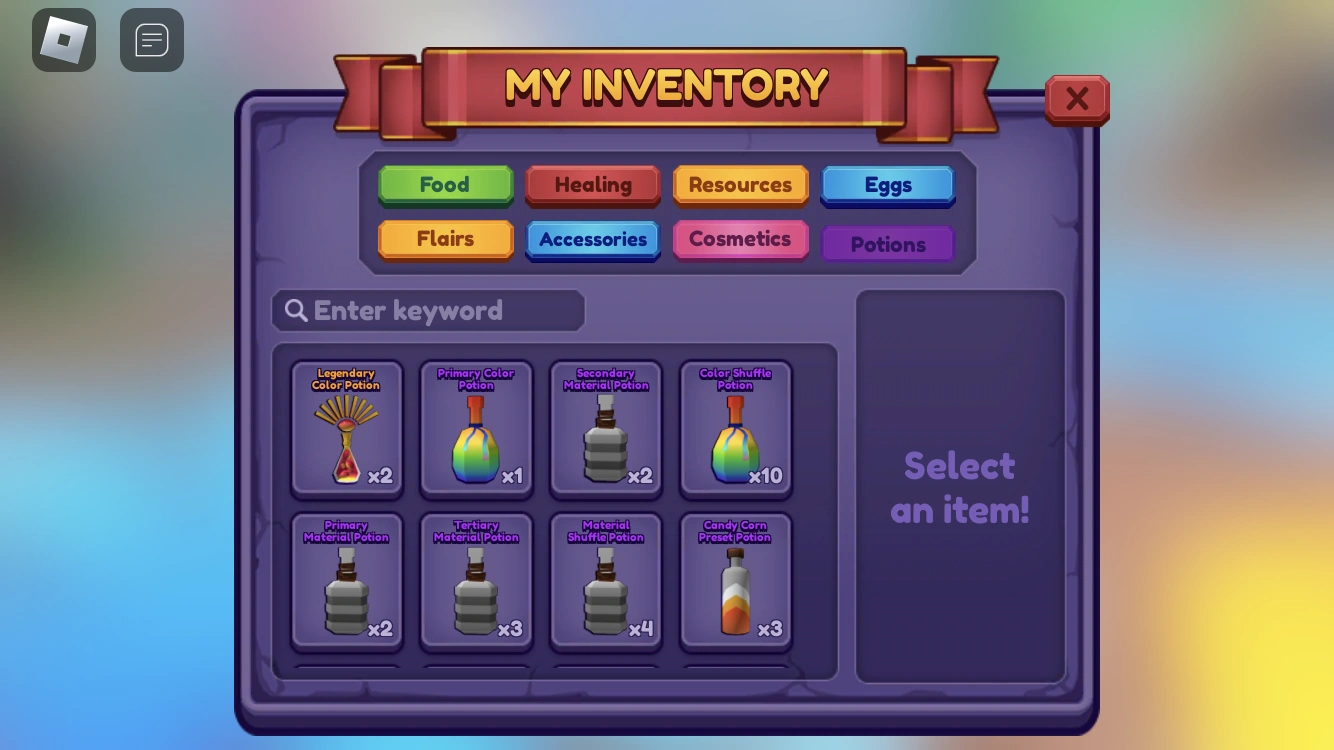Select the Primary Color Potion
The image size is (1334, 750).
(476, 428)
